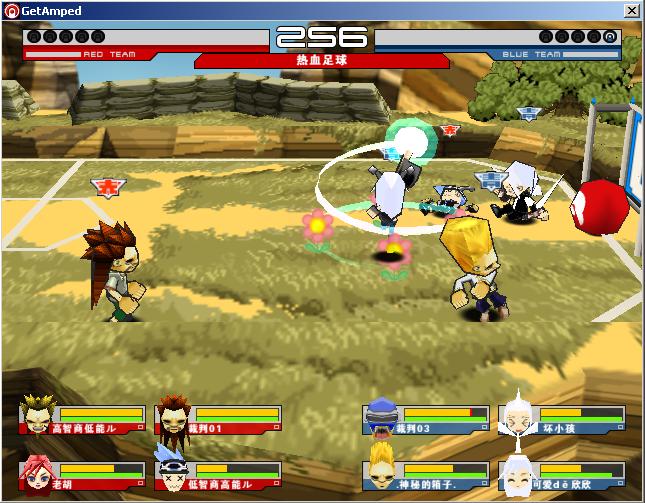Image resolution: width=645 pixels, height=503 pixels.
Task: Click the 热血足球 match title banner
Action: [322, 60]
